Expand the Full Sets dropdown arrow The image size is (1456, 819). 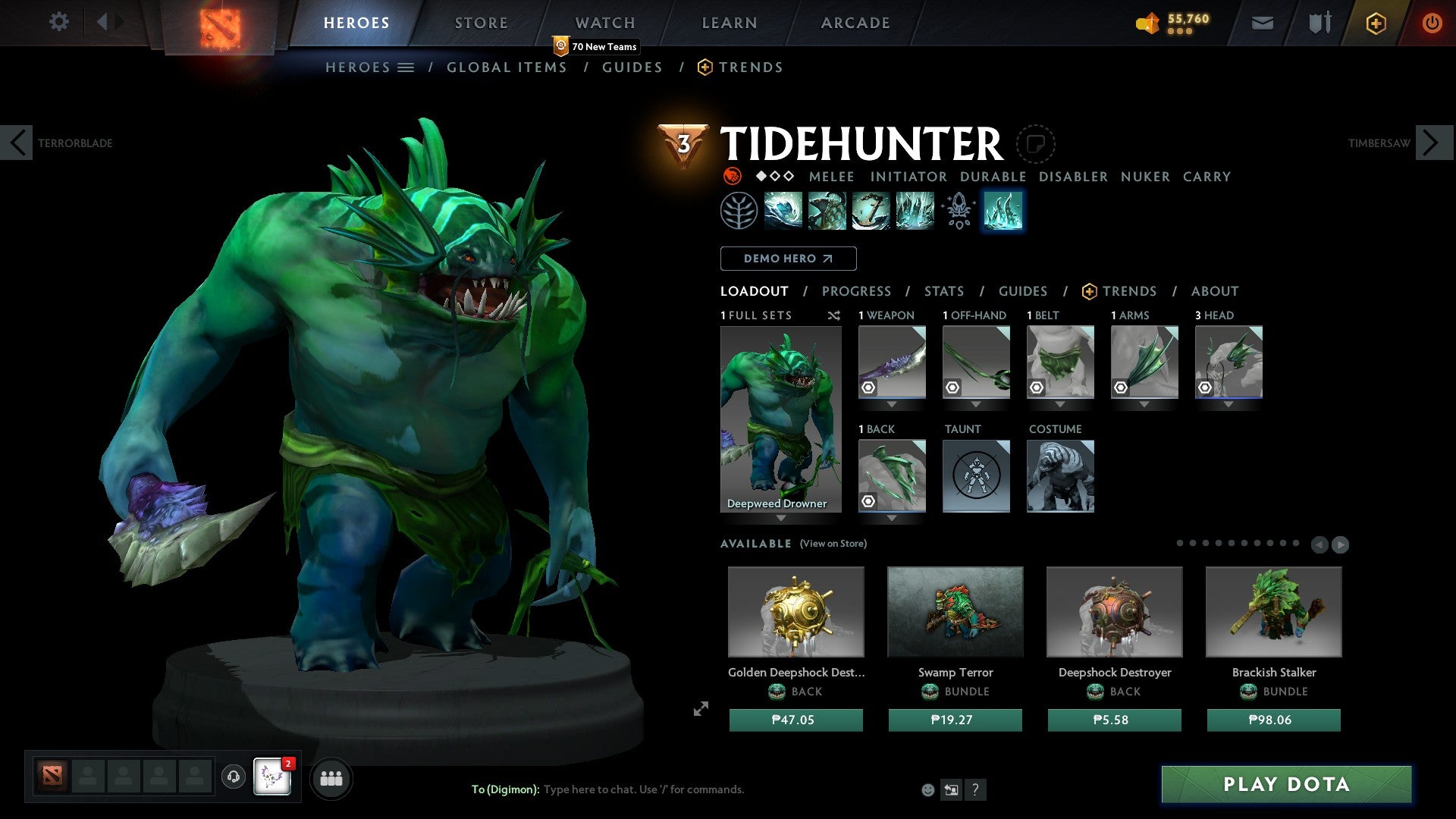tap(782, 517)
